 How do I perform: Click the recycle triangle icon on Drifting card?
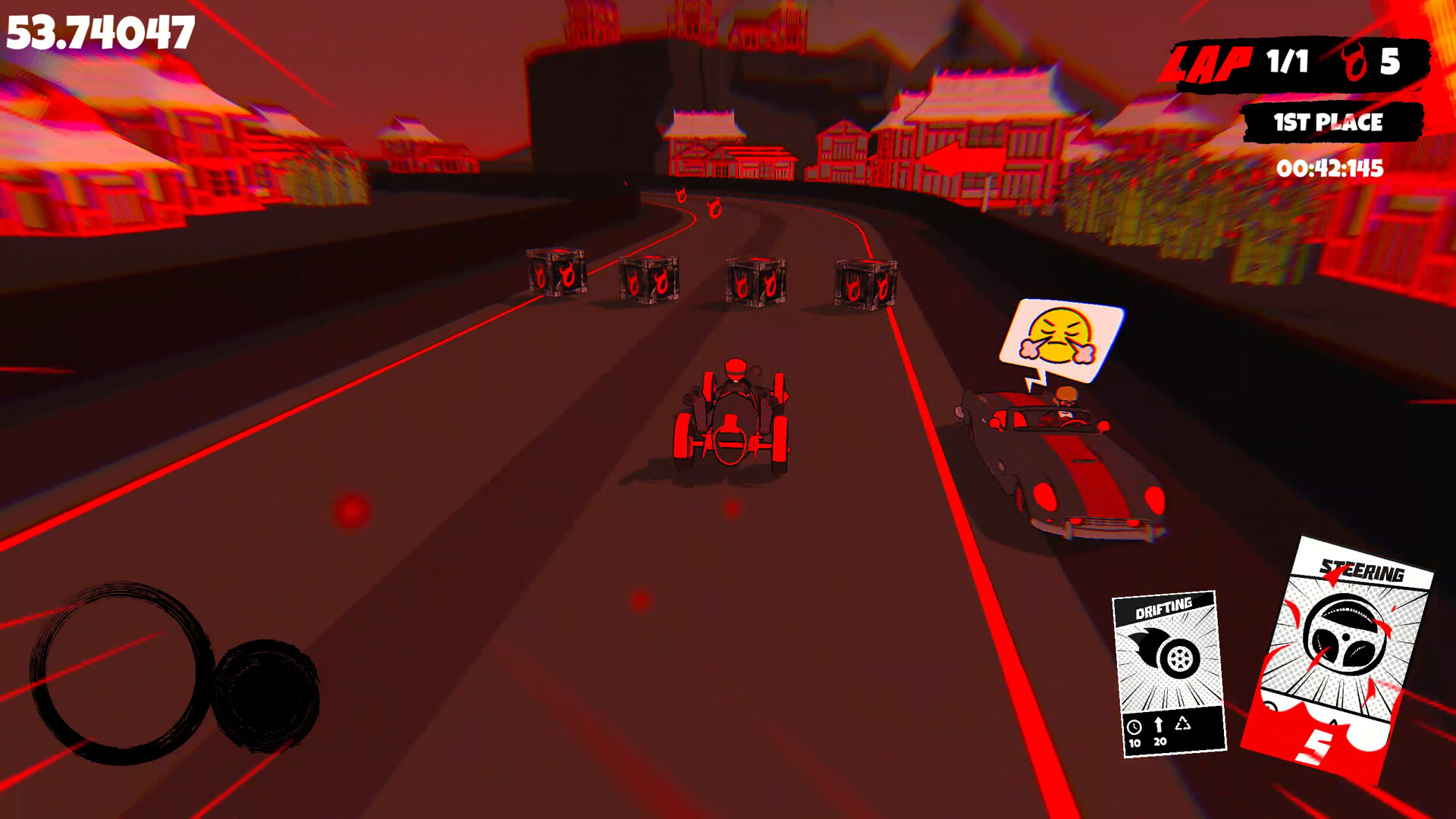1182,724
